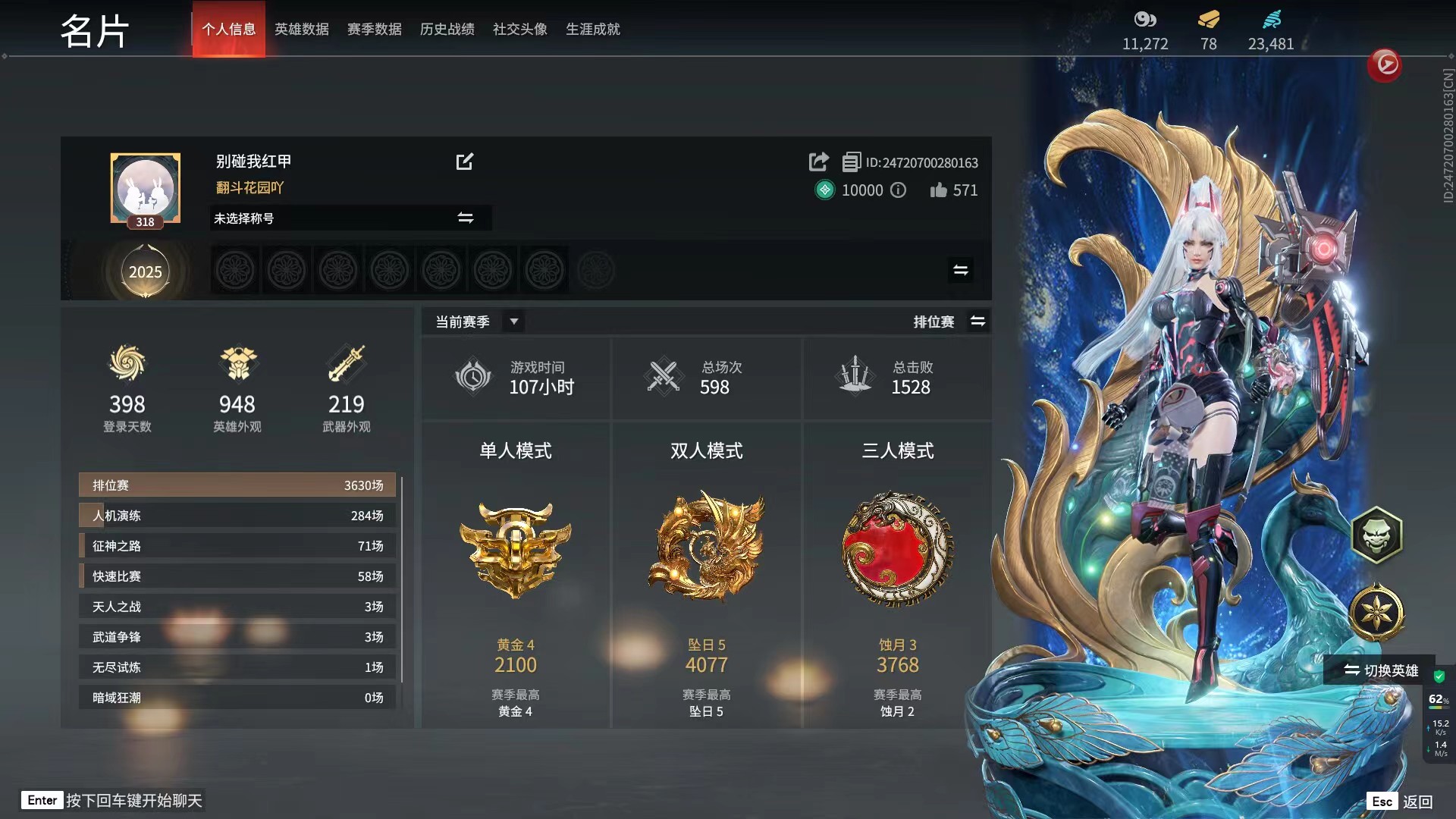Select the 排位赛 row in match list
Viewport: 1456px width, 819px height.
pyautogui.click(x=237, y=485)
